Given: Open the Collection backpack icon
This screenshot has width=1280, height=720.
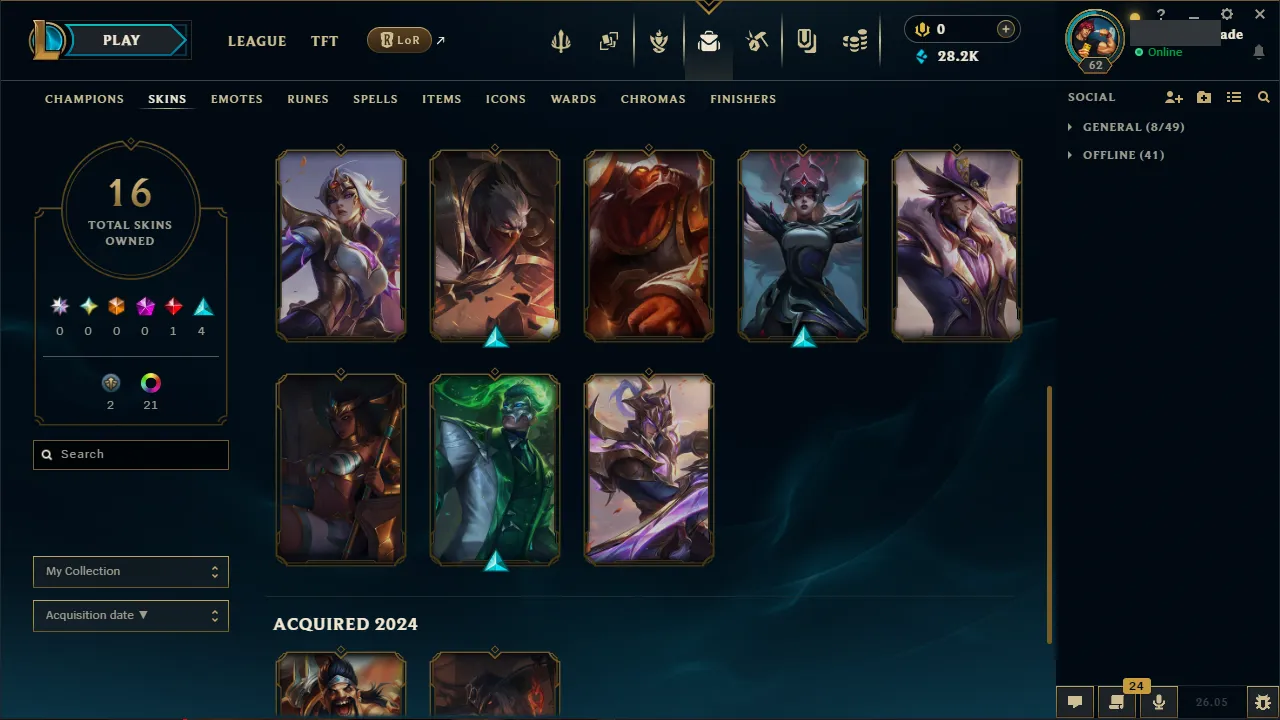Looking at the screenshot, I should (x=708, y=40).
